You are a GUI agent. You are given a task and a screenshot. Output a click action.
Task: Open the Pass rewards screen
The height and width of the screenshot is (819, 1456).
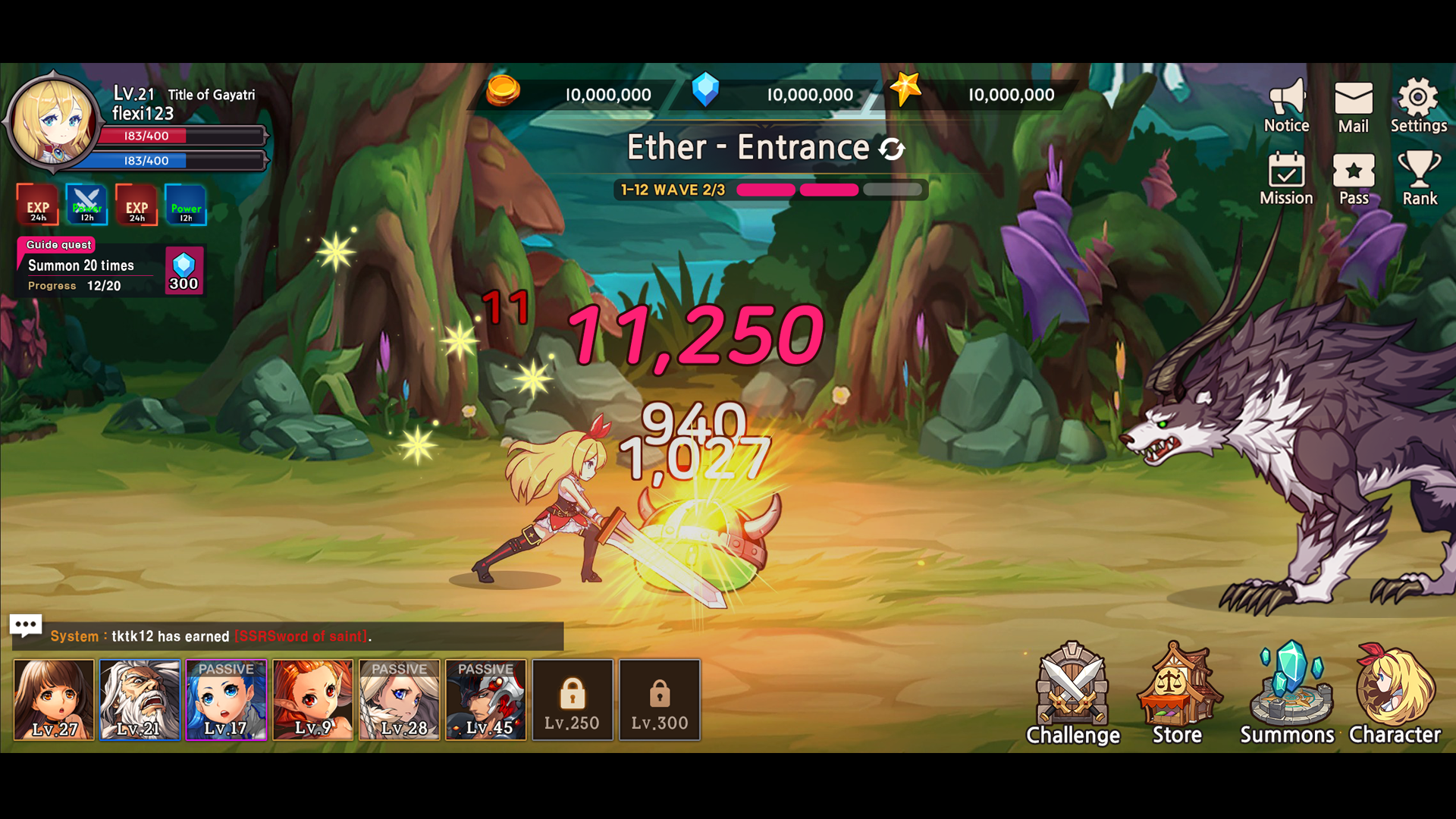pyautogui.click(x=1354, y=180)
